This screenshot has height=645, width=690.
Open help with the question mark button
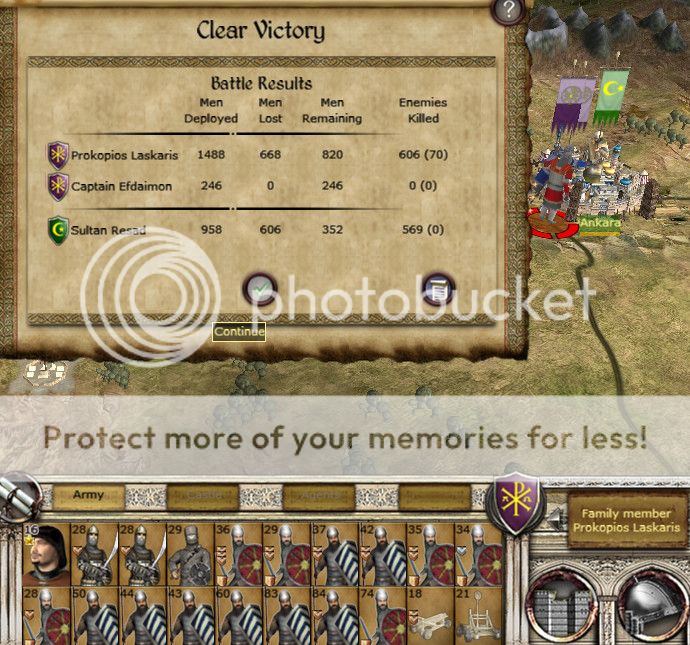509,11
